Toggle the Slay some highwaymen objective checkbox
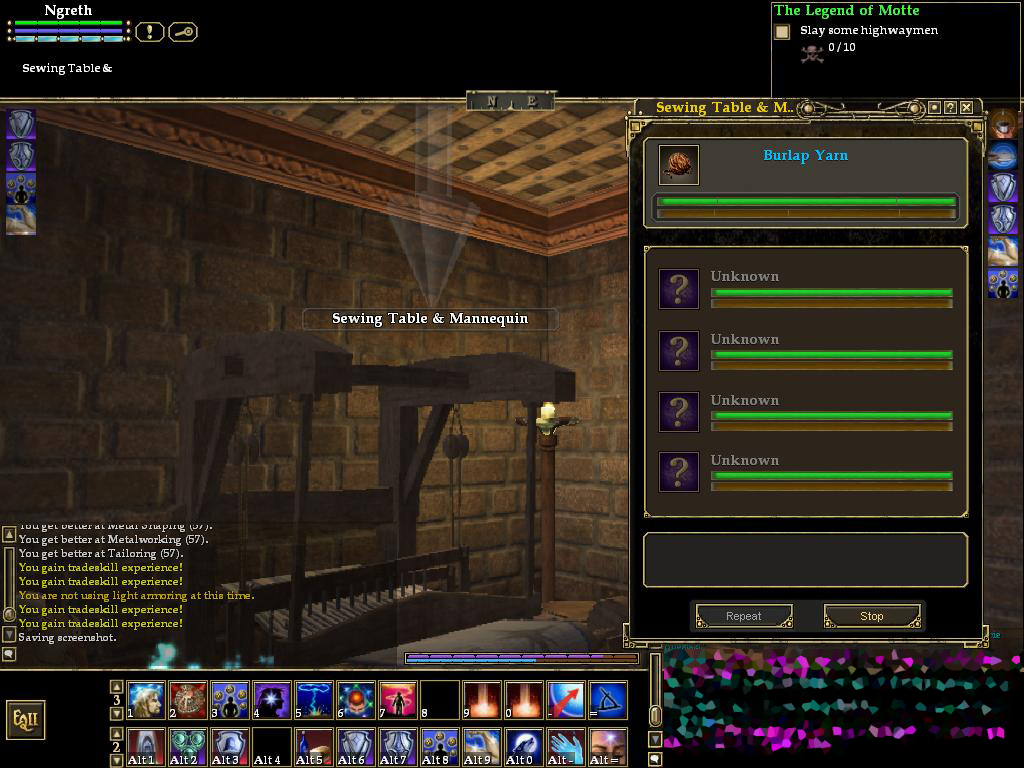This screenshot has width=1024, height=768. tap(782, 32)
